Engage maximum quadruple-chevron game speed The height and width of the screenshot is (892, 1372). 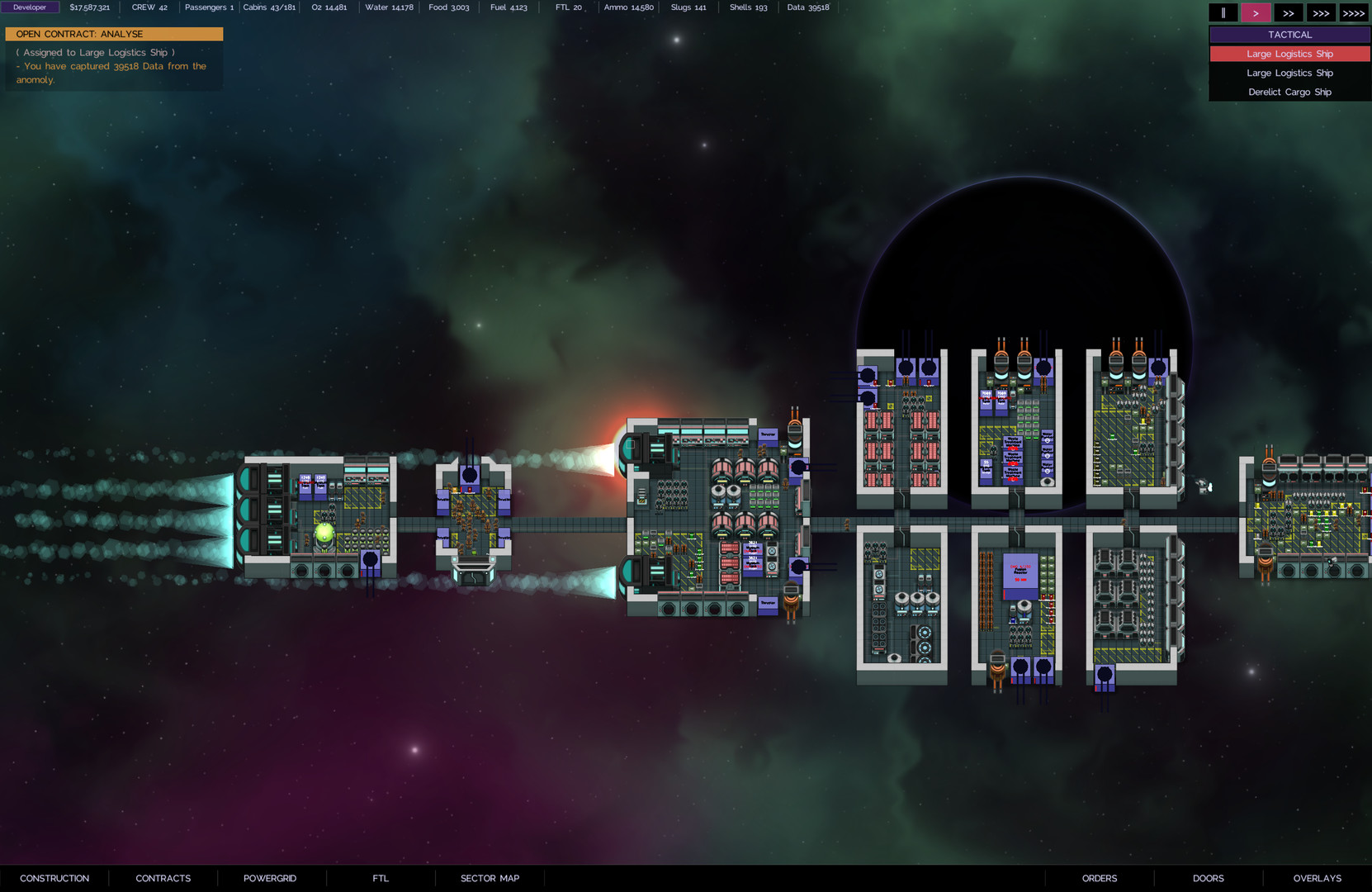click(x=1354, y=12)
